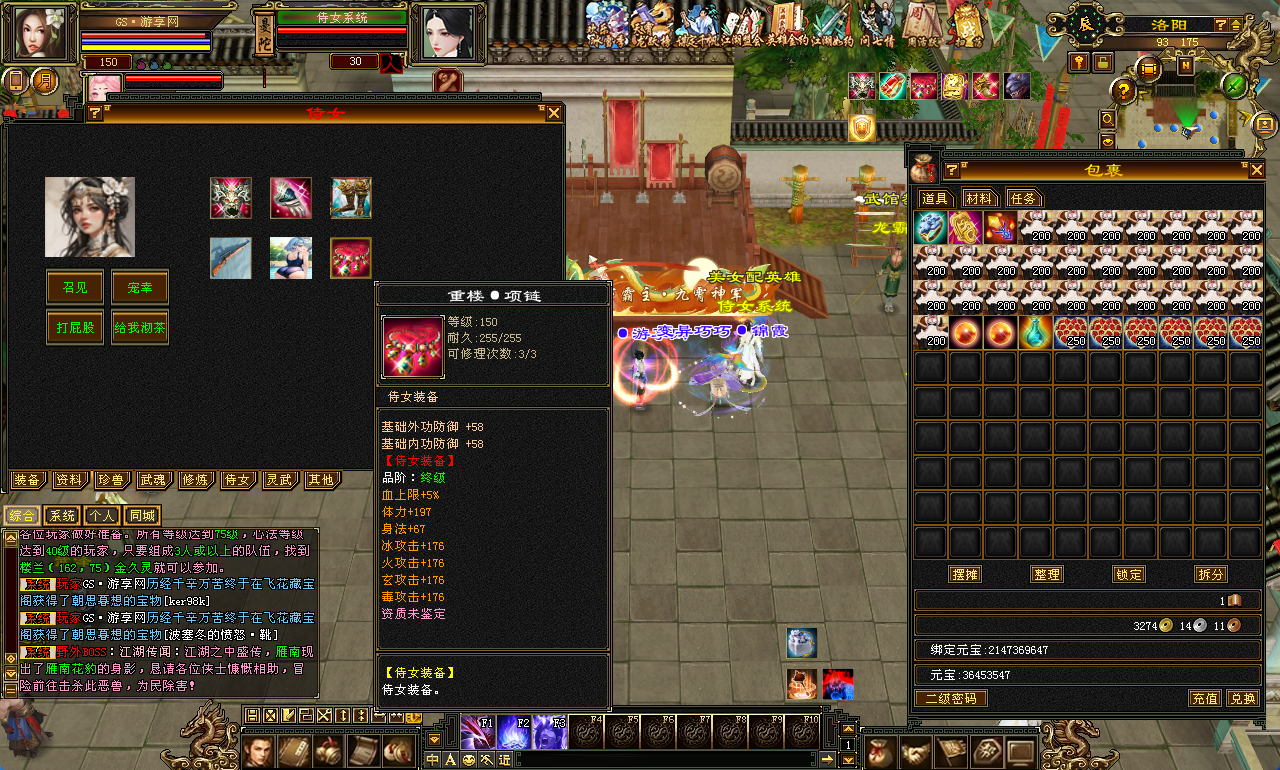Switch the bag to the 材料 tab
Image resolution: width=1280 pixels, height=770 pixels.
coord(980,198)
